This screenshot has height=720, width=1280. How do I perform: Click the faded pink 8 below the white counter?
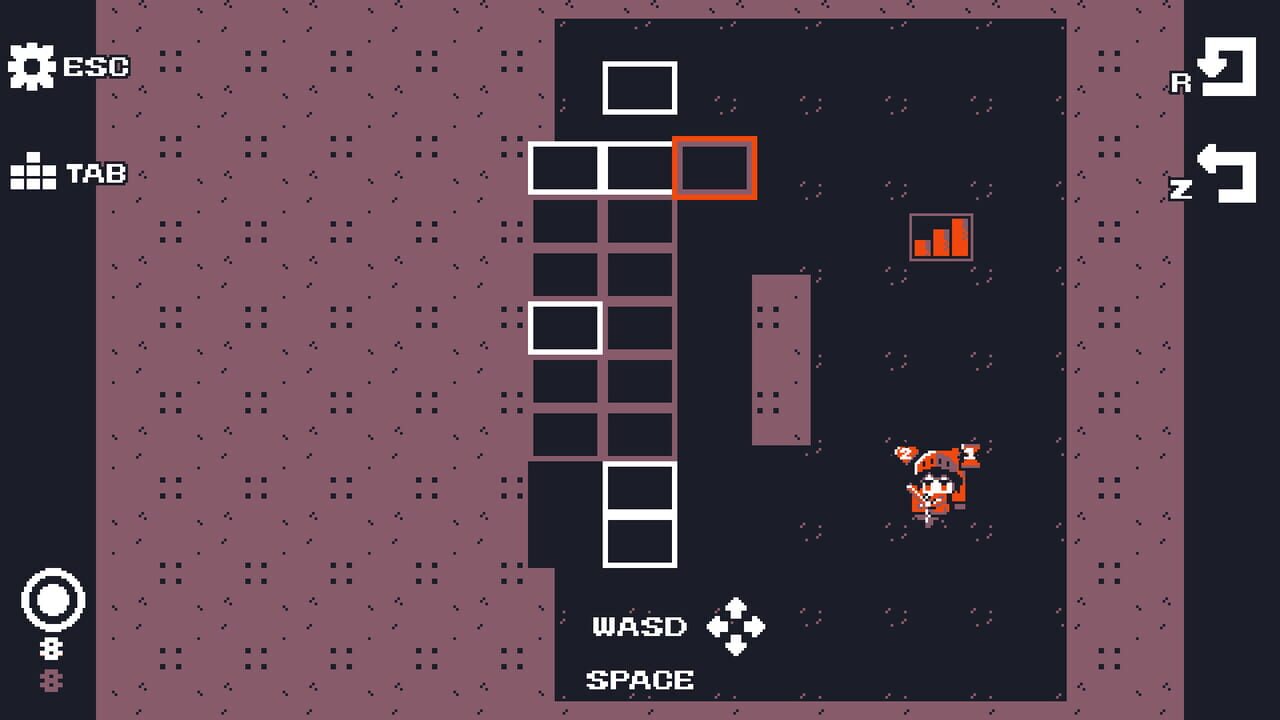[51, 680]
